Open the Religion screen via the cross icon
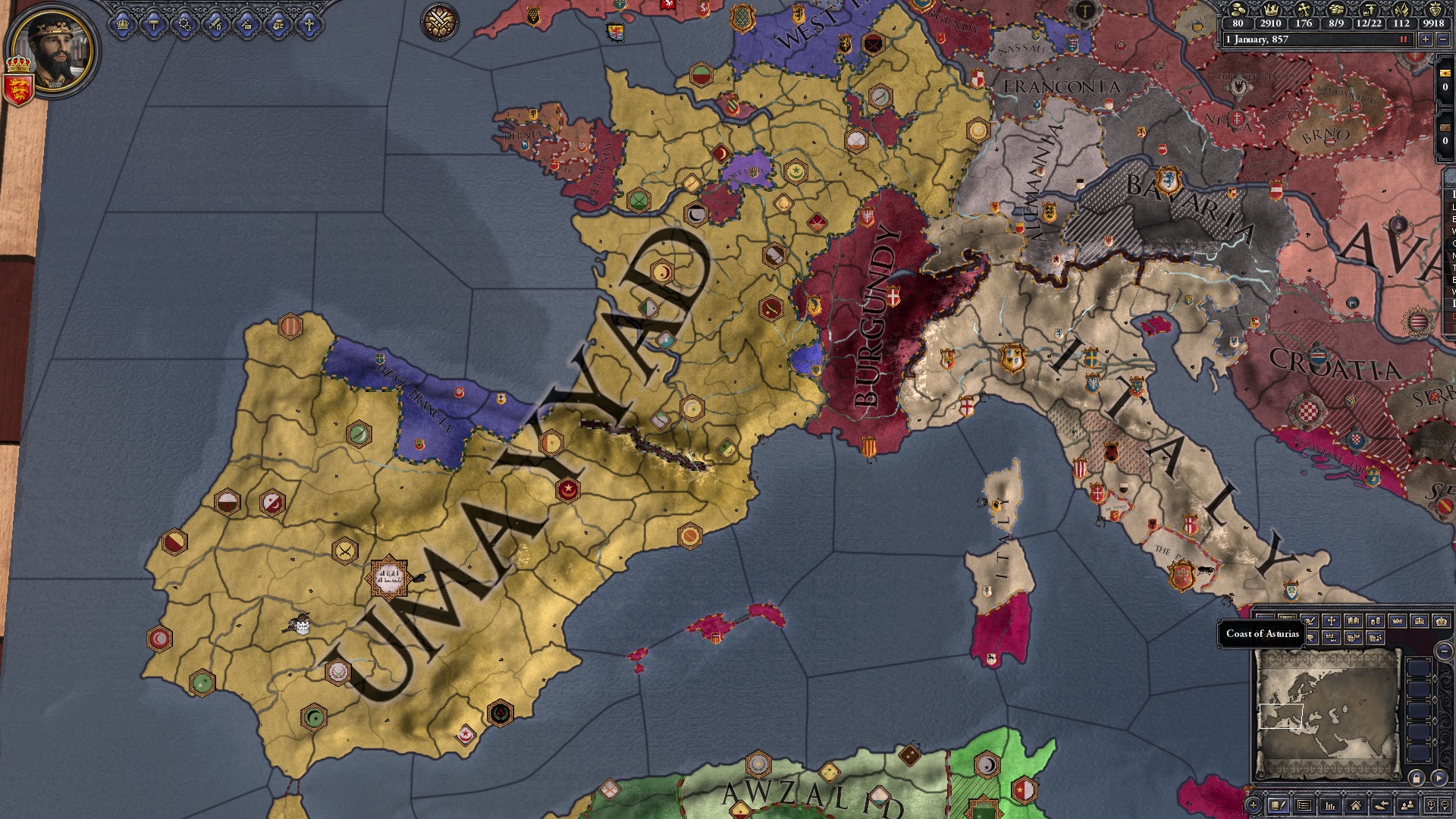The height and width of the screenshot is (819, 1456). 309,24
